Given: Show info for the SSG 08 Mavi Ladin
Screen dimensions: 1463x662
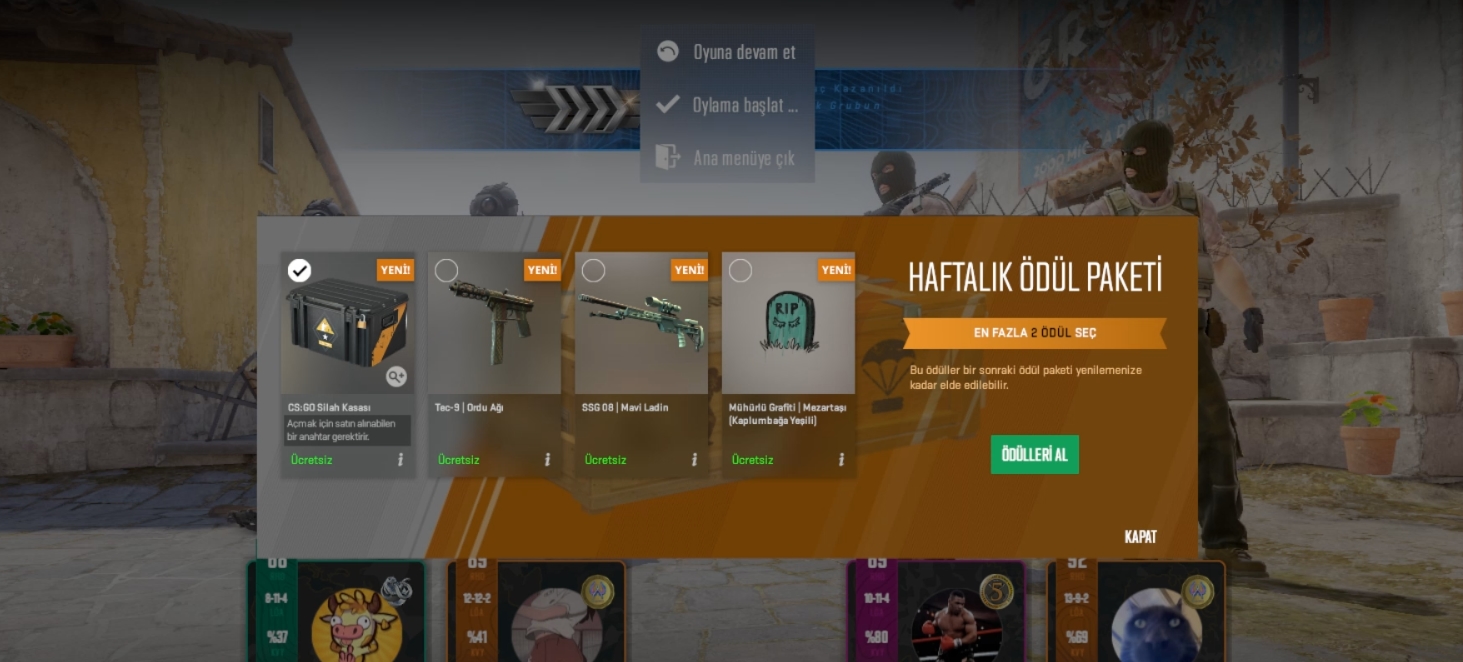Looking at the screenshot, I should click(x=694, y=460).
